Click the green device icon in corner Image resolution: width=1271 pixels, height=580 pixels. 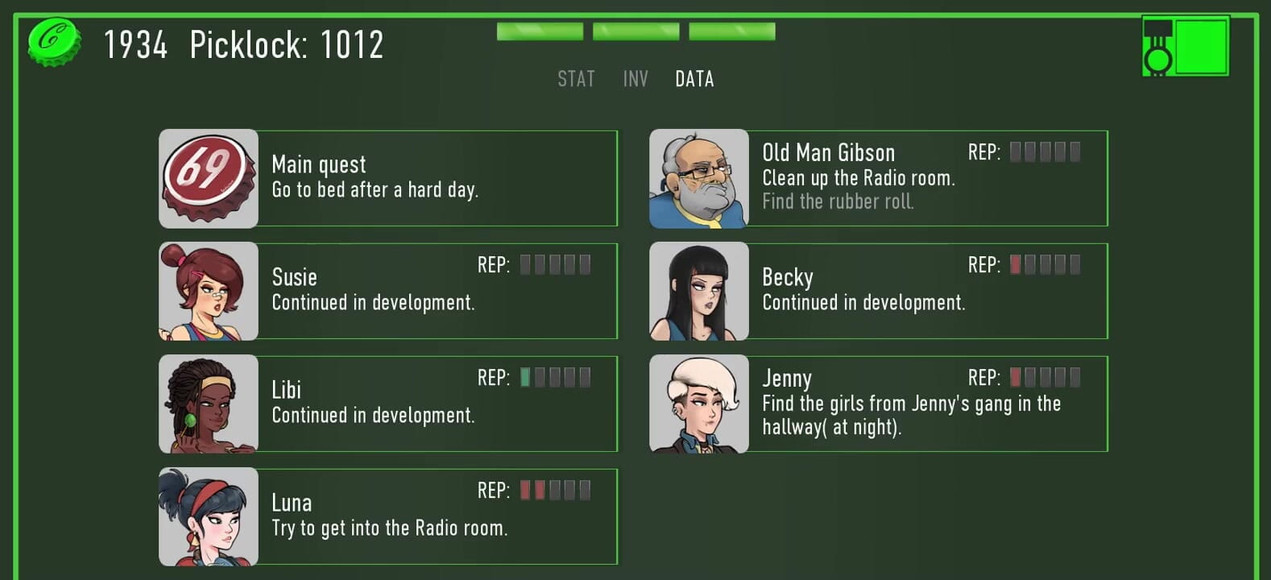coord(1185,45)
